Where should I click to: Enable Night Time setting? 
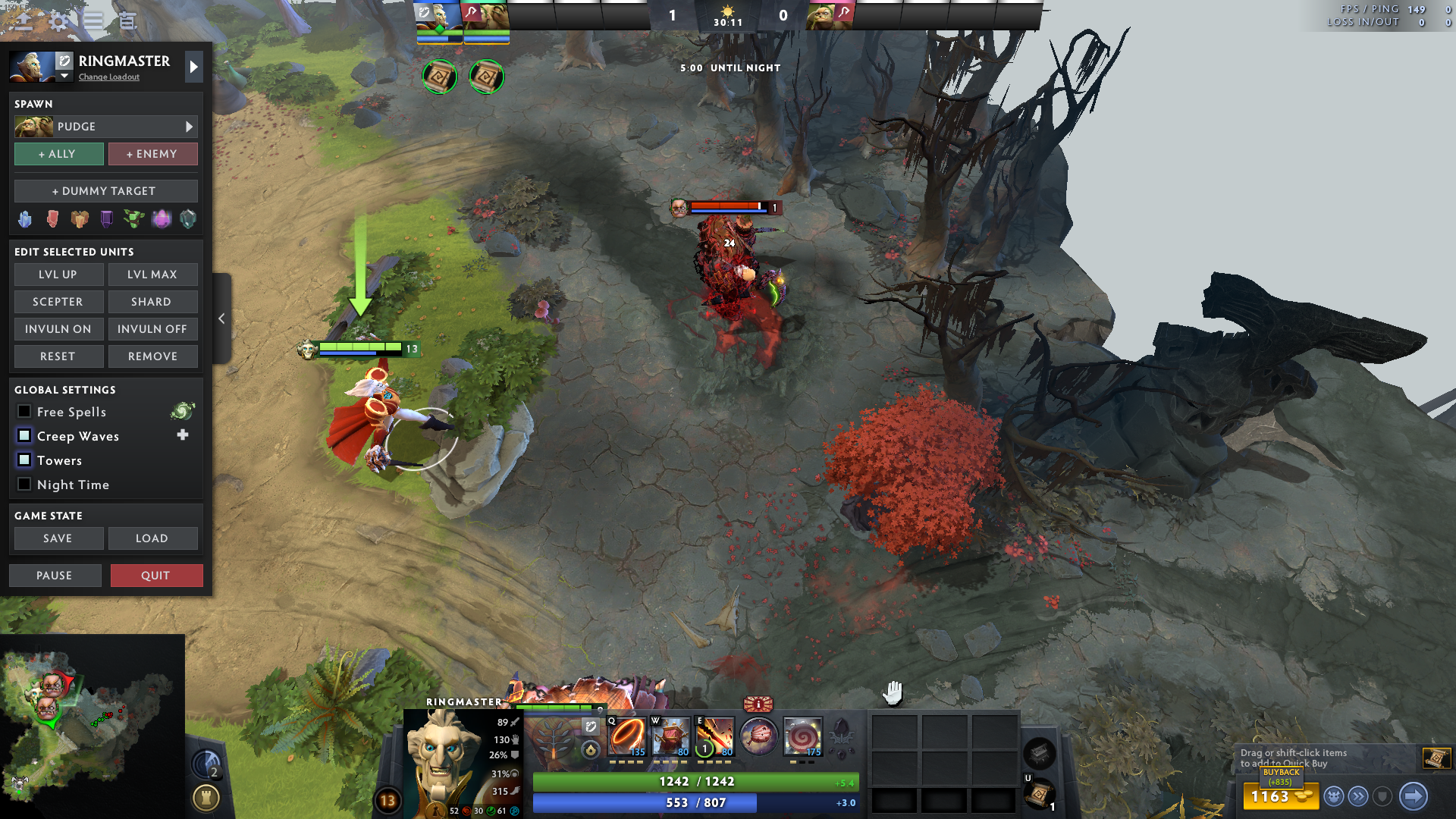coord(24,485)
